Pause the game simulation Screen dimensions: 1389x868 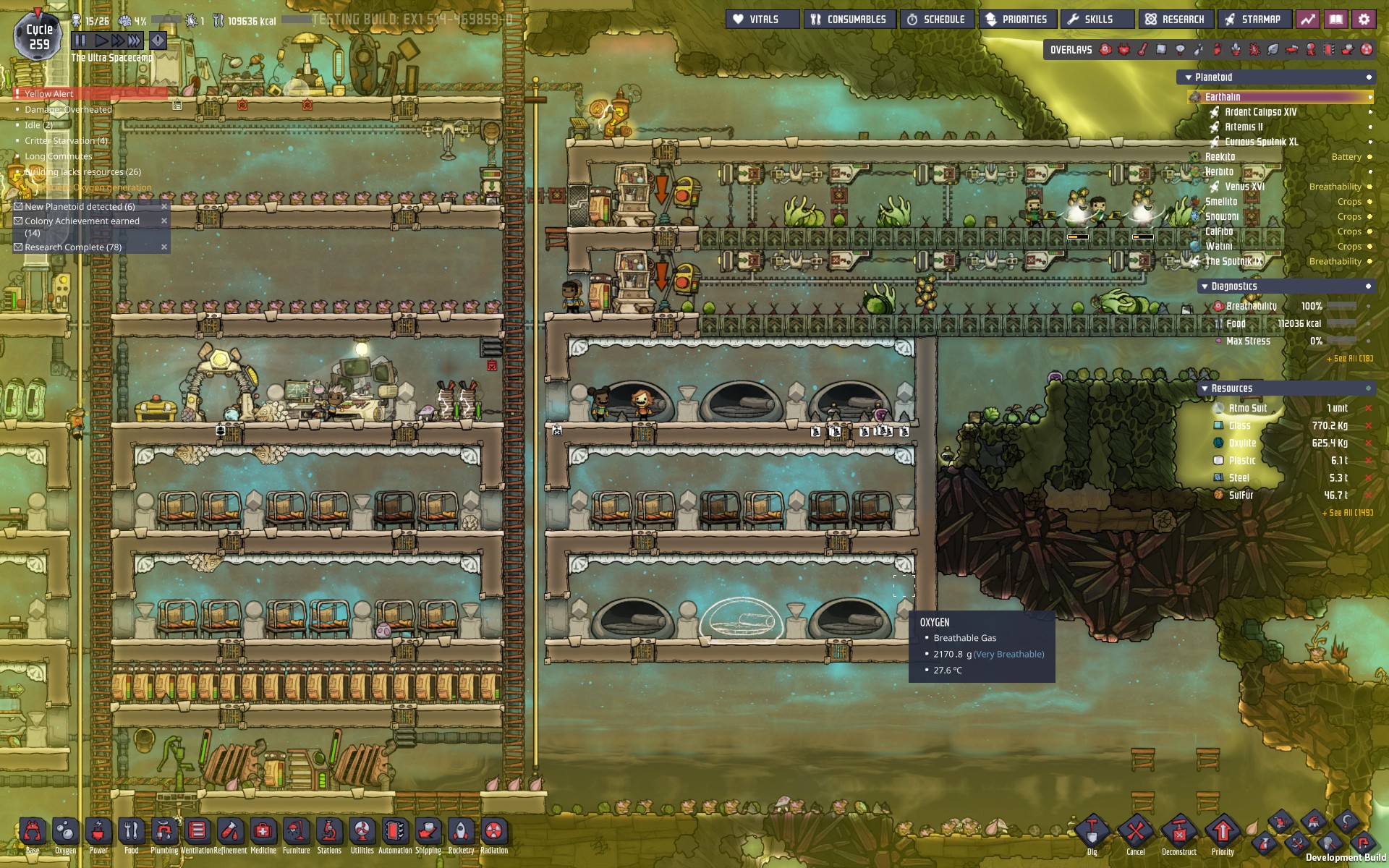click(80, 41)
